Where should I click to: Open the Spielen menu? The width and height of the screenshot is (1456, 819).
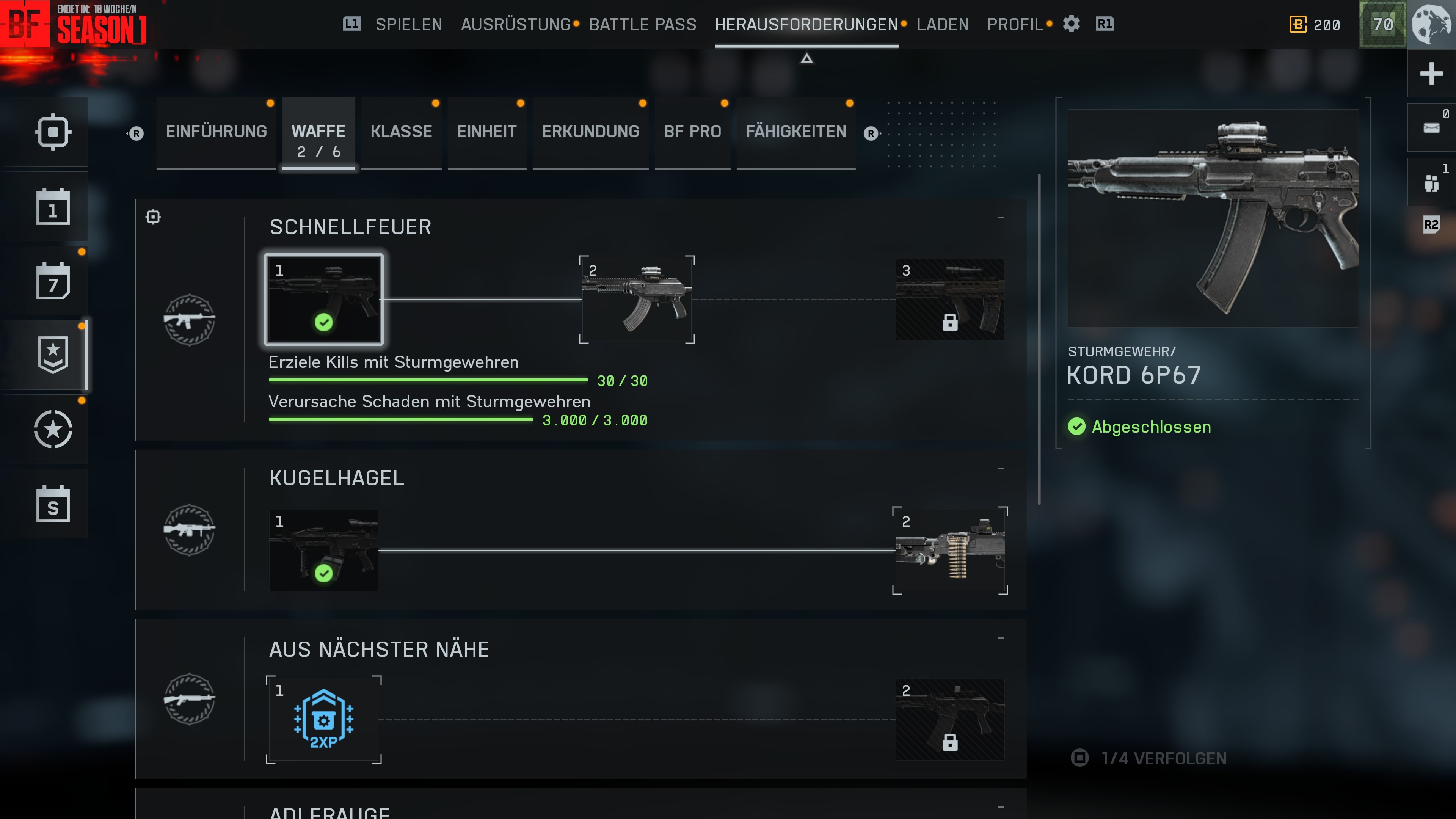408,24
